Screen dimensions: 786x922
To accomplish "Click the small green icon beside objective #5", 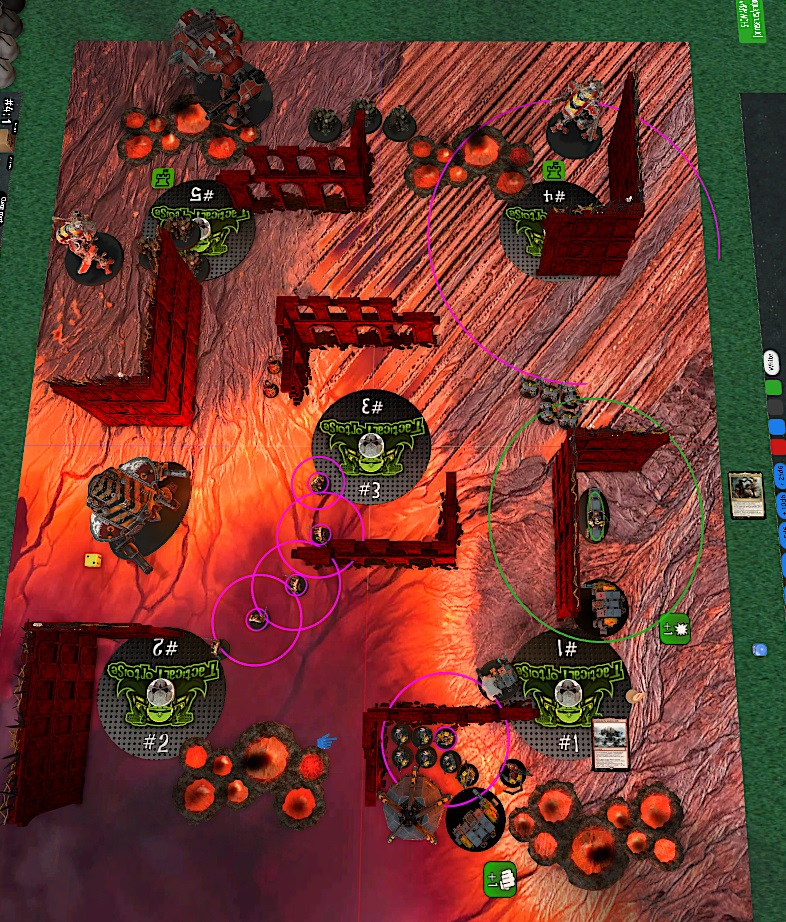I will pyautogui.click(x=162, y=178).
